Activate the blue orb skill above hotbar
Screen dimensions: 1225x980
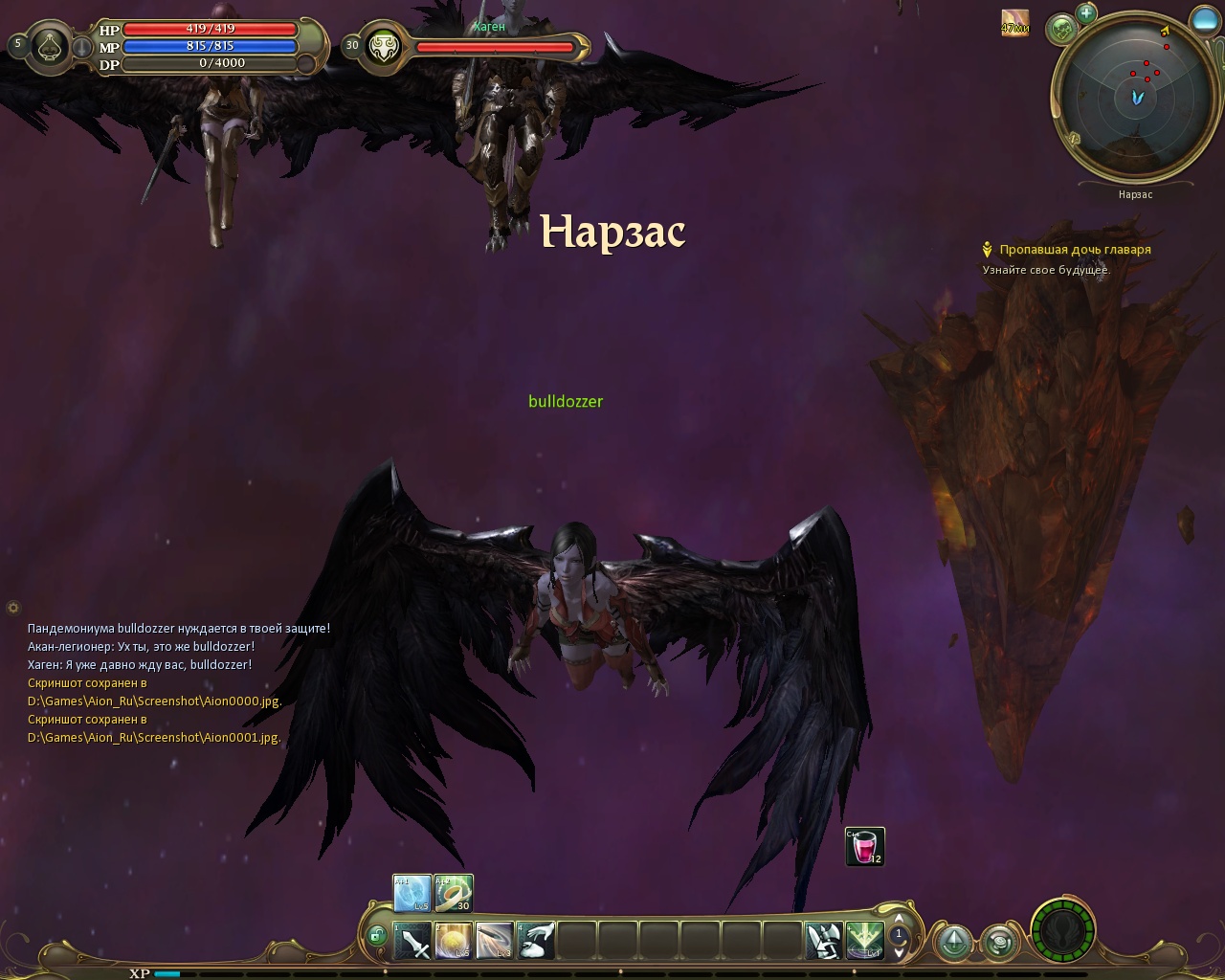point(412,893)
